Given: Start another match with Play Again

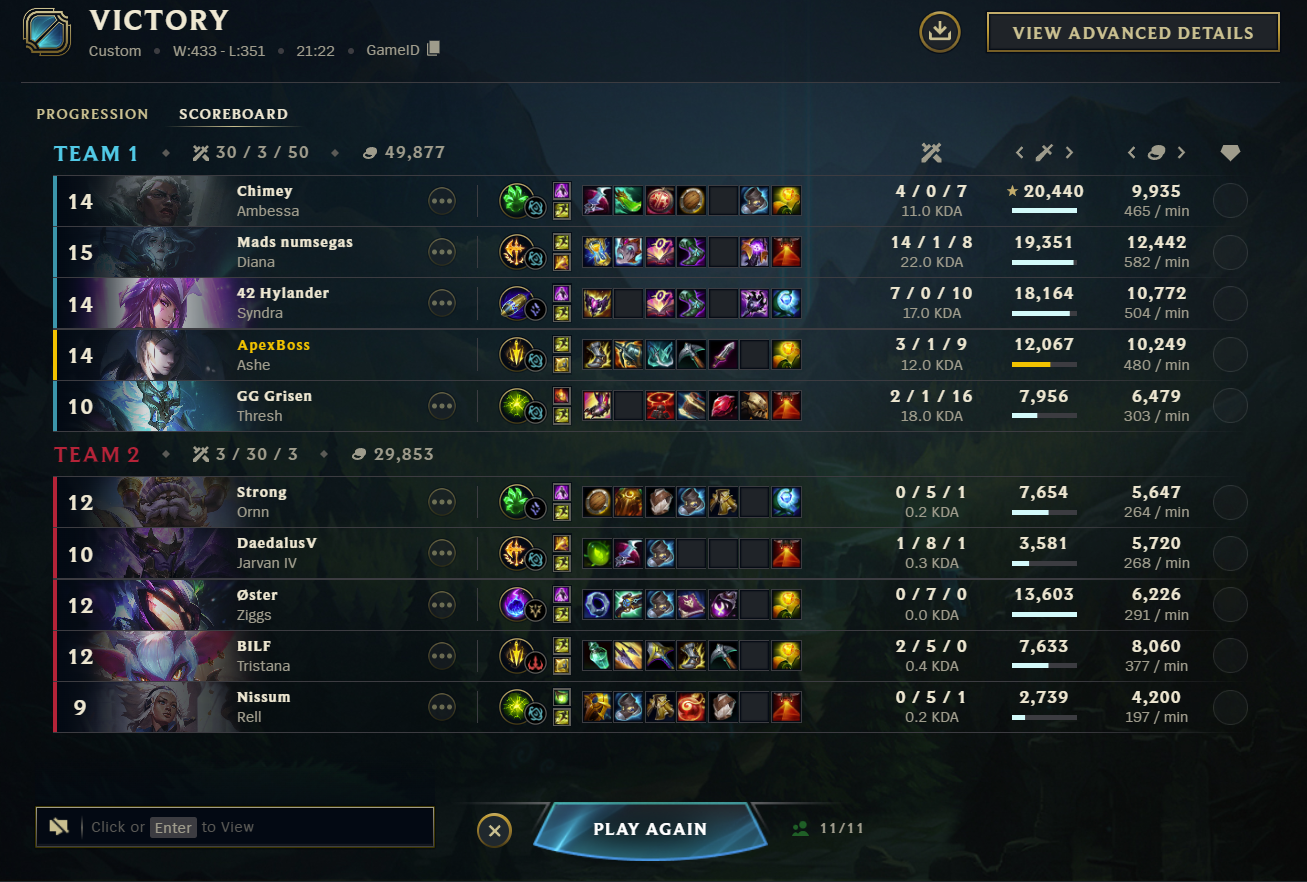Looking at the screenshot, I should click(x=650, y=829).
